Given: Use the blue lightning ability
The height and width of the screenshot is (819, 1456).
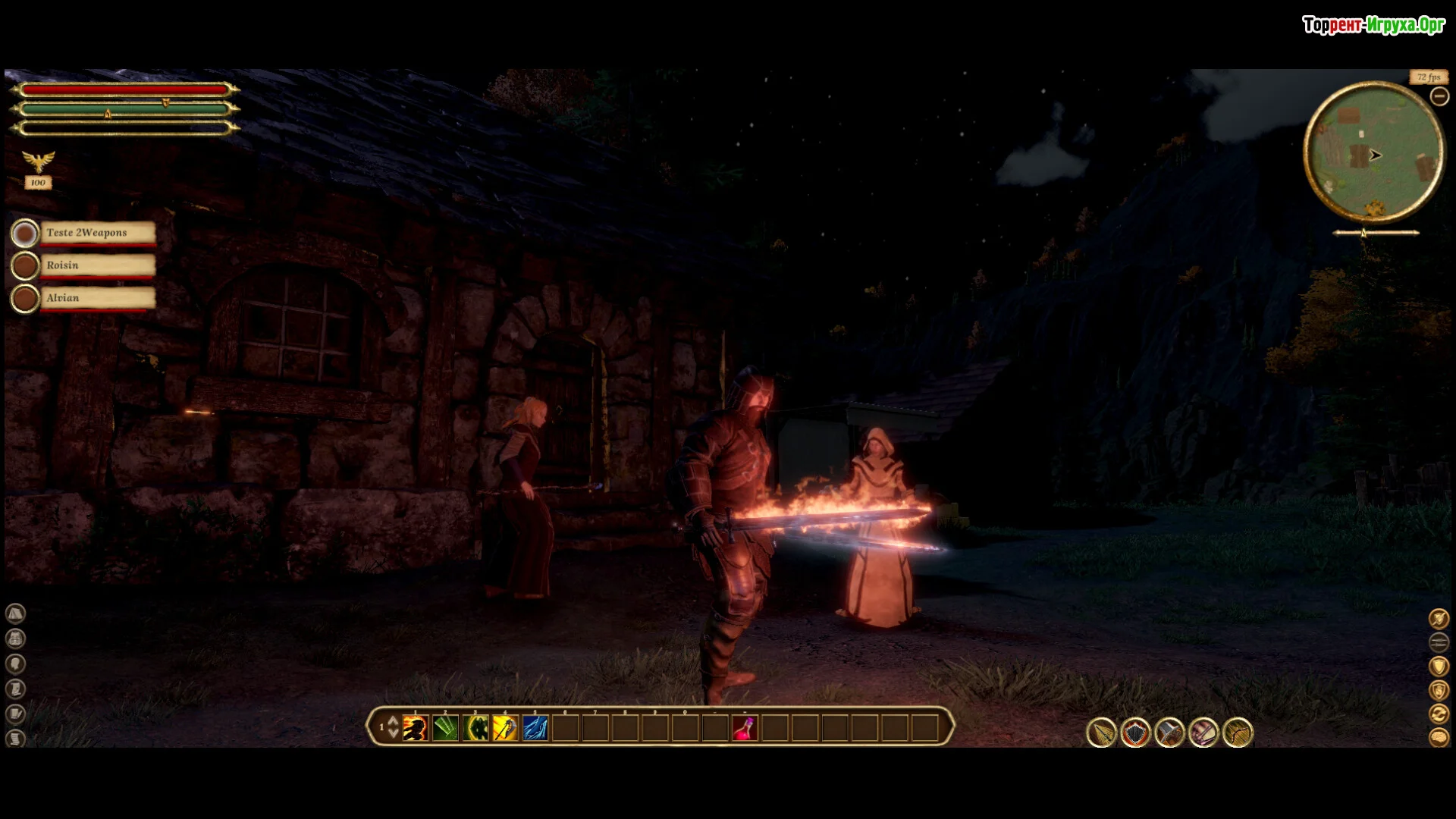Looking at the screenshot, I should point(535,729).
